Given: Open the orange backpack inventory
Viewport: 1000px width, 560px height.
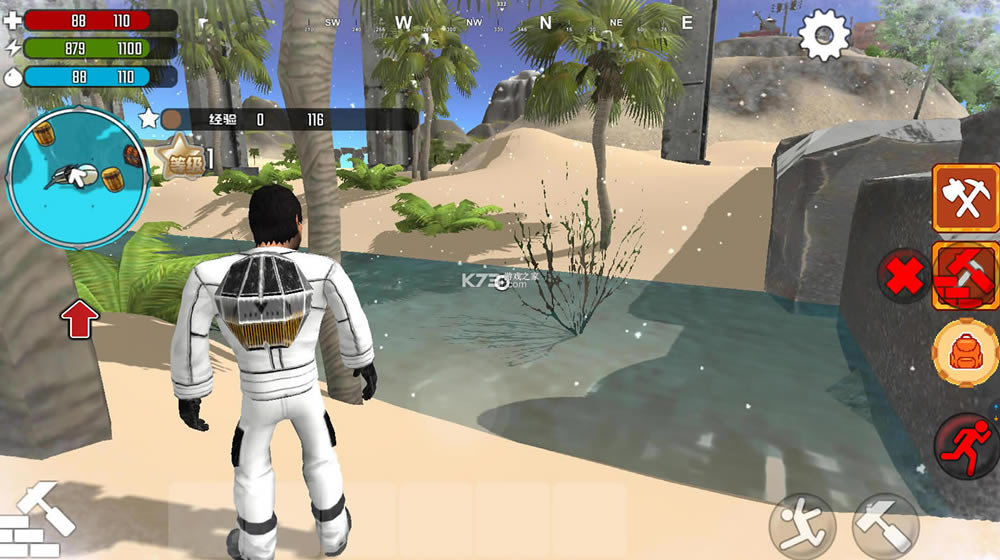Looking at the screenshot, I should pyautogui.click(x=964, y=353).
